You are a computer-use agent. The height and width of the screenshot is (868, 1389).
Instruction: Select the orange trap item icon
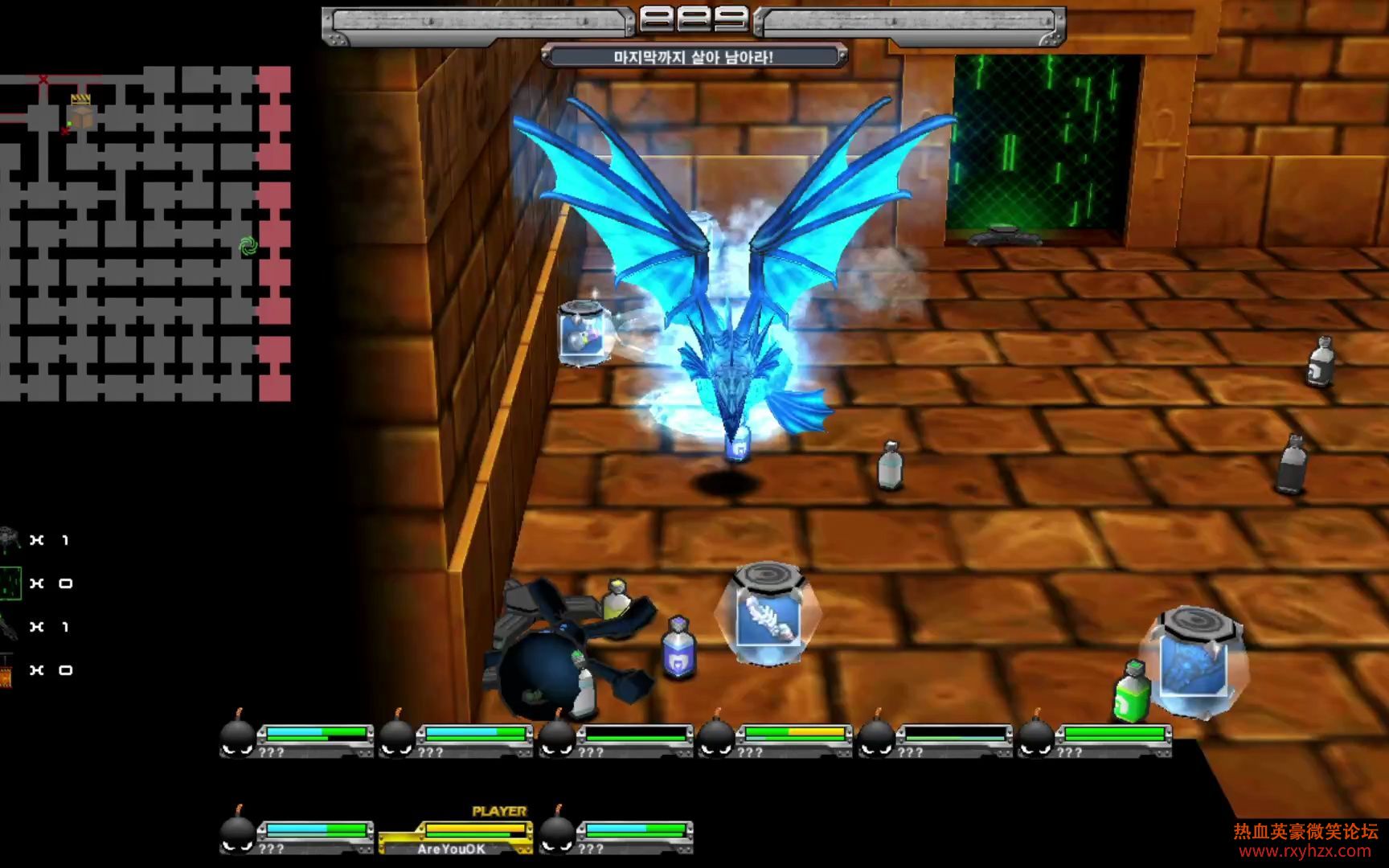point(6,670)
